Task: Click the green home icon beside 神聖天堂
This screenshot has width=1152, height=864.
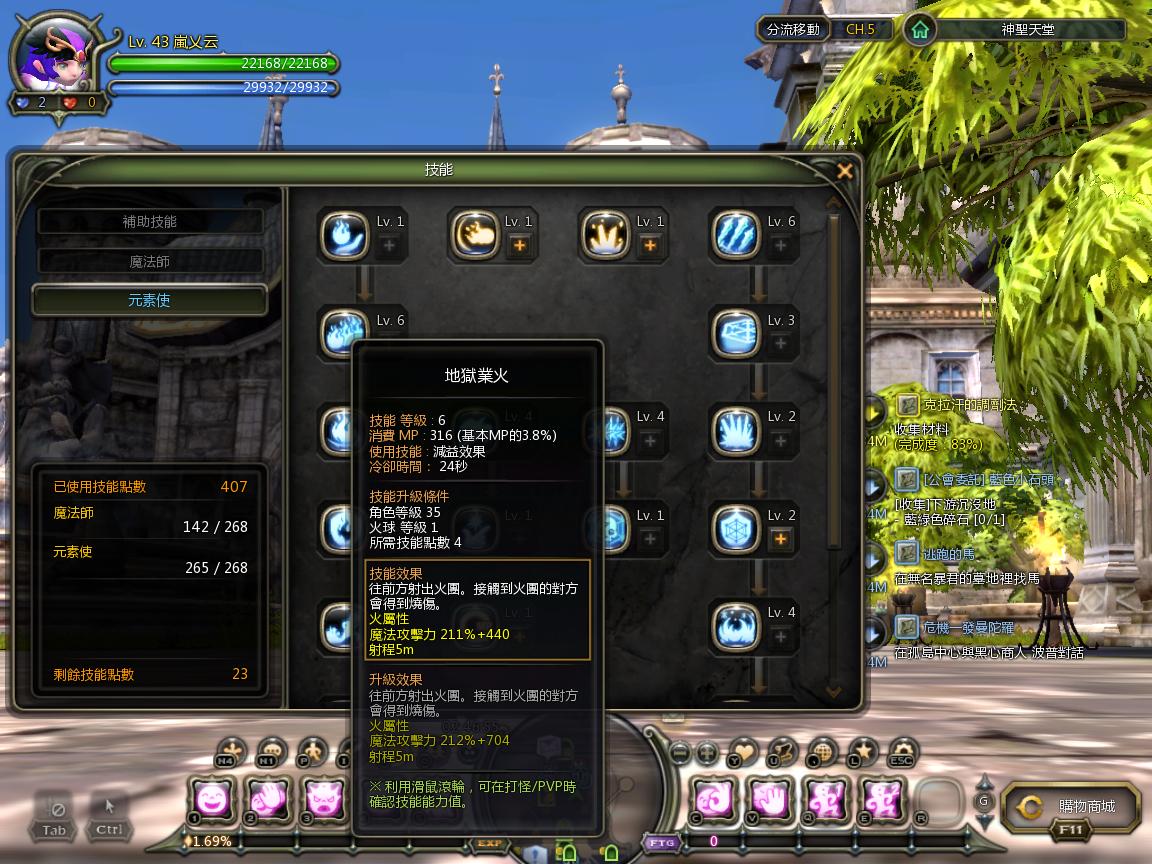Action: tap(920, 30)
